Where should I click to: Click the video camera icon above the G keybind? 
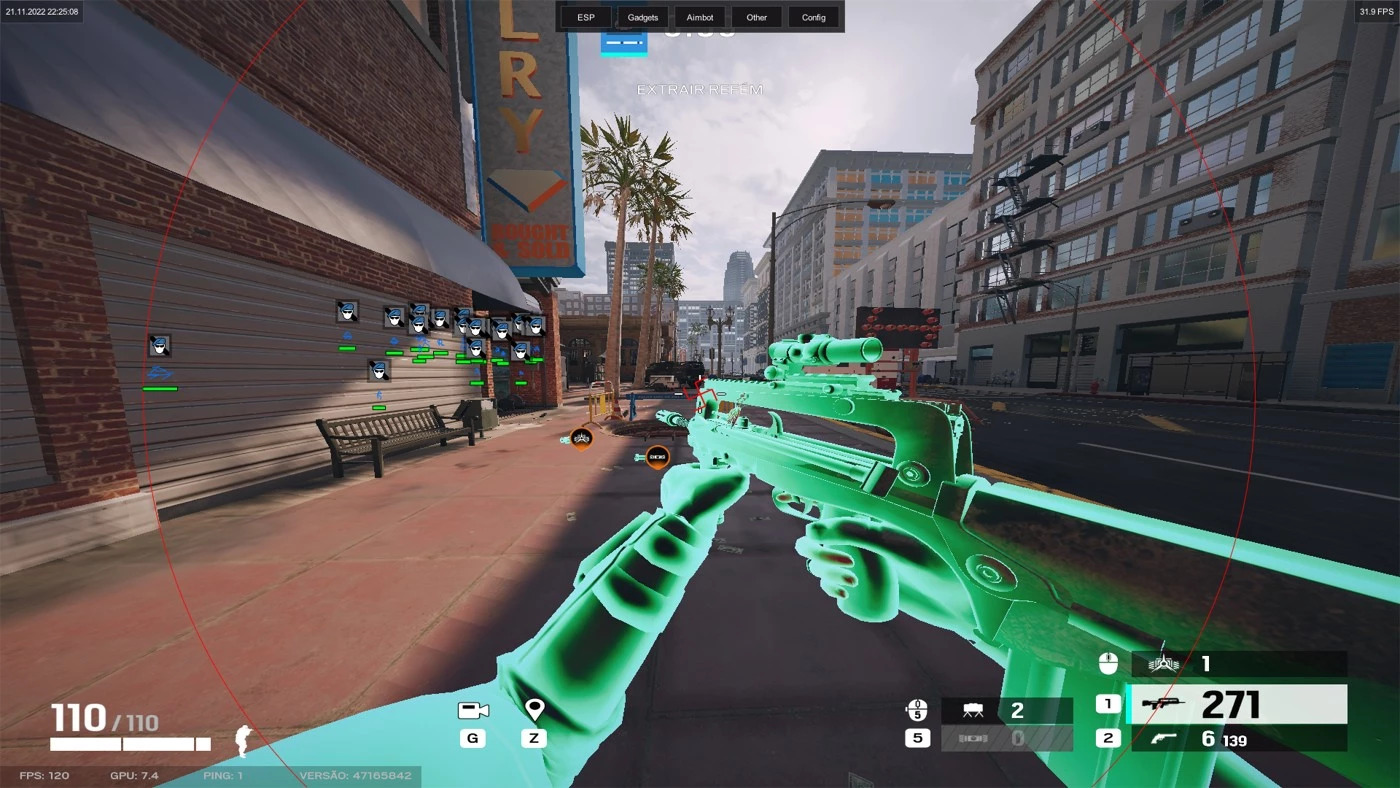tap(472, 709)
